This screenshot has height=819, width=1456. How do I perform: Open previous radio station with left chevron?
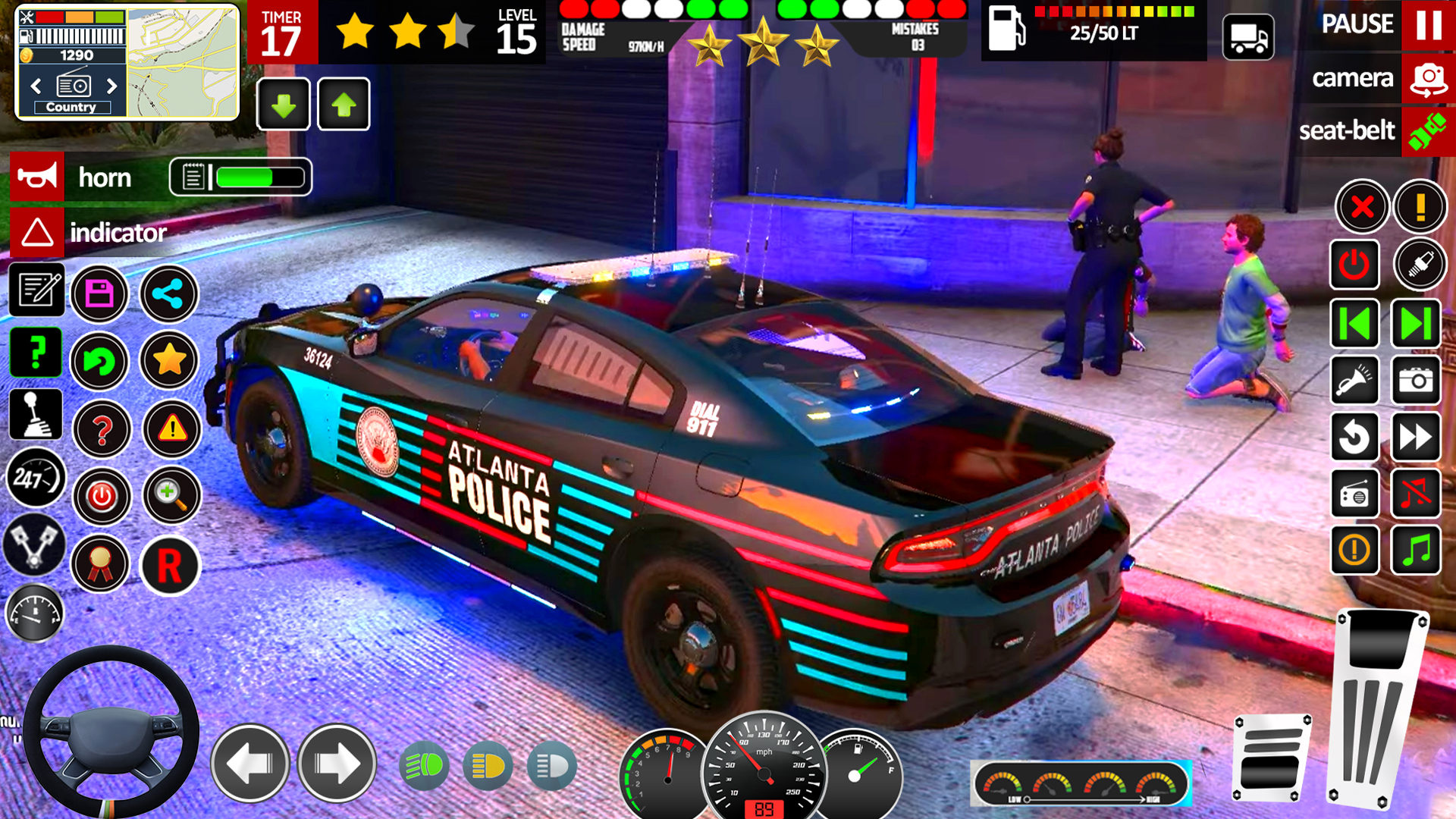pyautogui.click(x=34, y=86)
